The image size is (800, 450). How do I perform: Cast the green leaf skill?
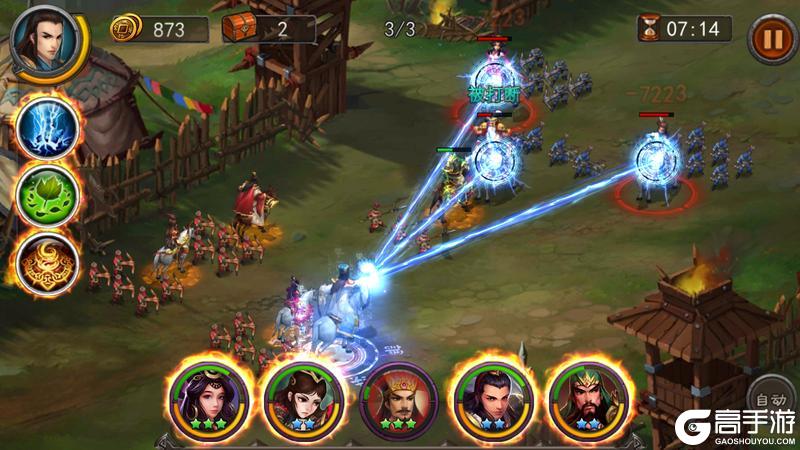click(x=47, y=193)
